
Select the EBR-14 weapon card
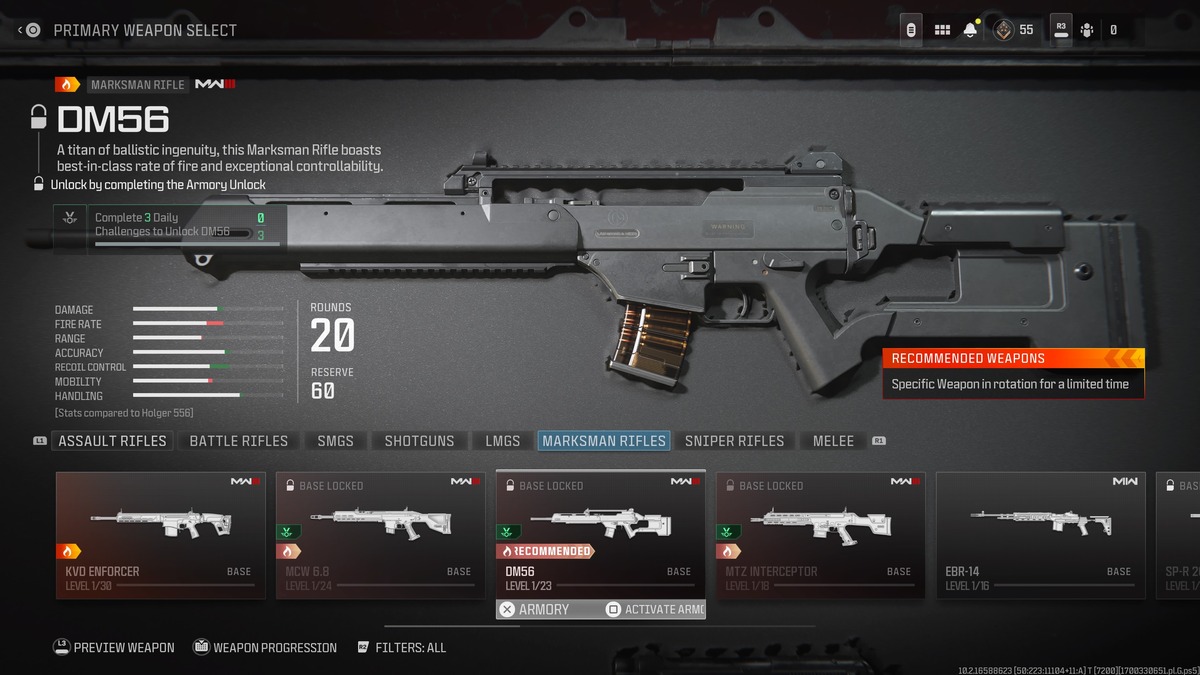(x=1041, y=535)
